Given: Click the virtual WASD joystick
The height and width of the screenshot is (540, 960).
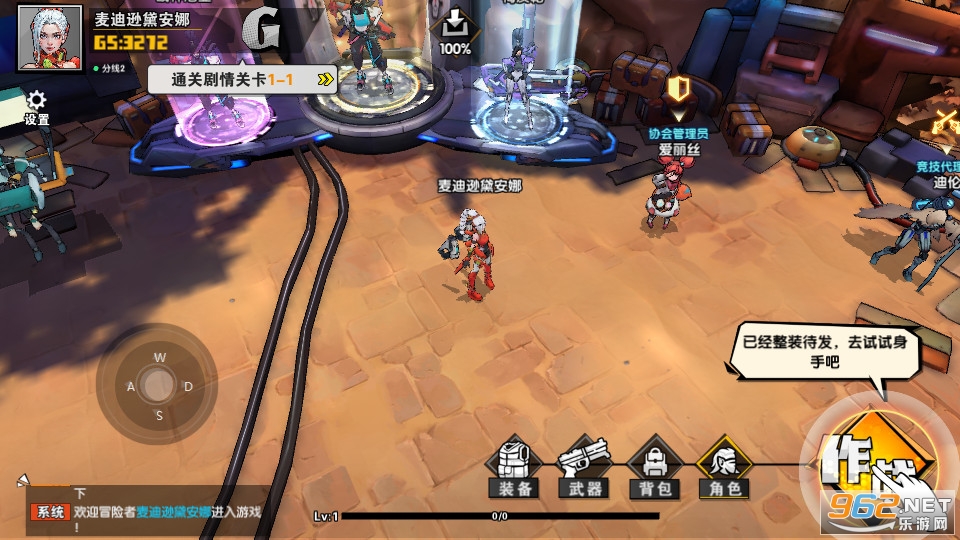Looking at the screenshot, I should (157, 385).
